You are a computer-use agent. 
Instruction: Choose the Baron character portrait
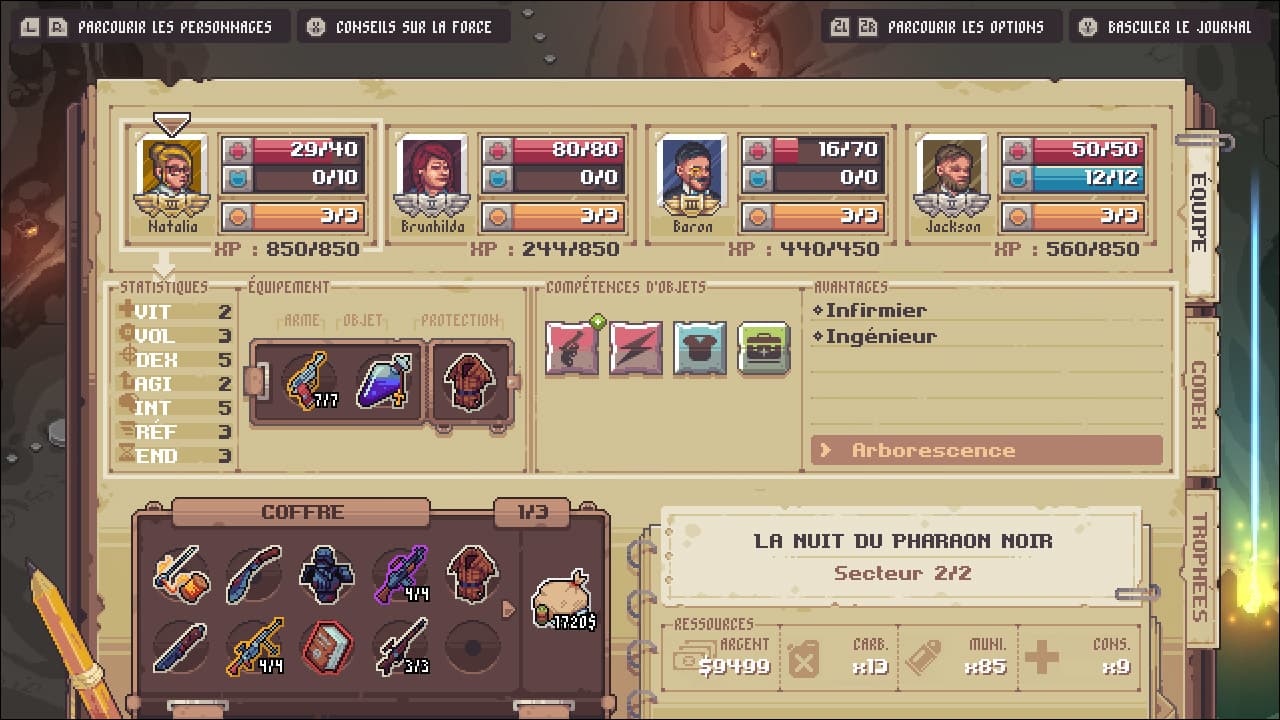pyautogui.click(x=692, y=172)
